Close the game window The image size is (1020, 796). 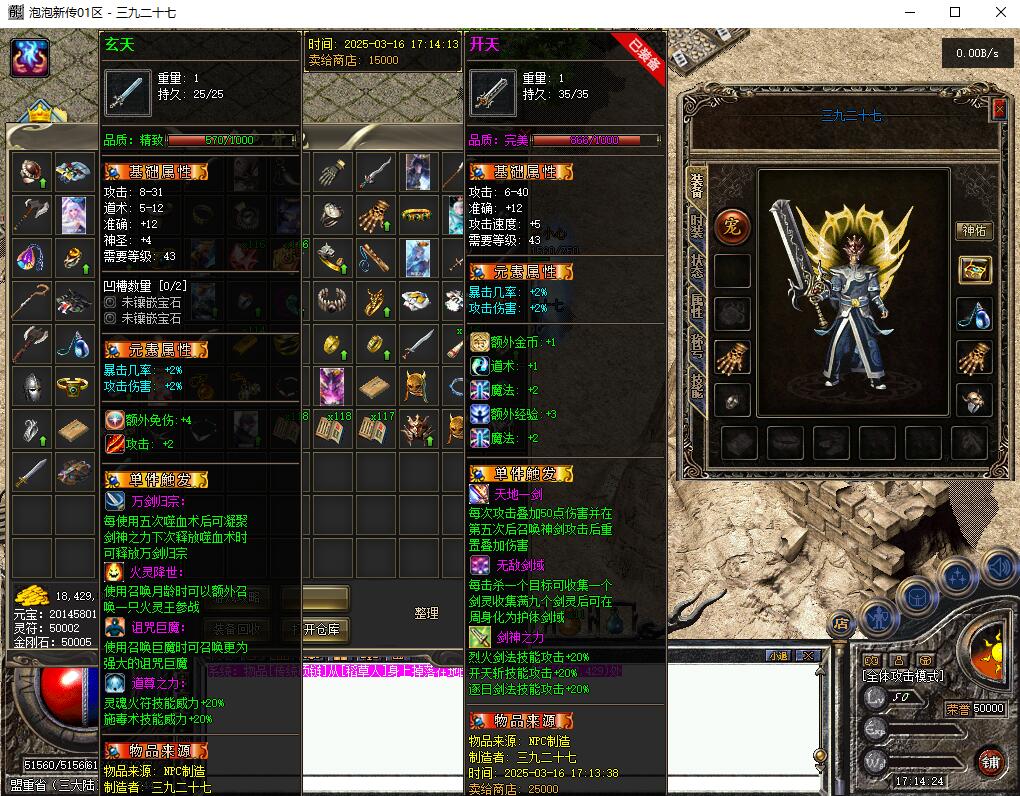(x=1001, y=12)
